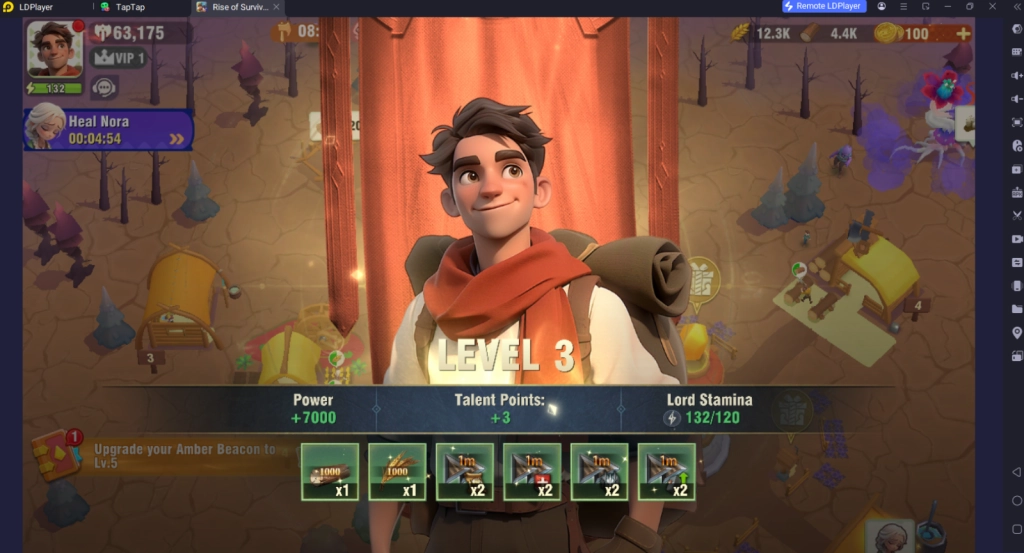Viewport: 1024px width, 553px height.
Task: Select the 1000 wheat reward item
Action: [397, 471]
